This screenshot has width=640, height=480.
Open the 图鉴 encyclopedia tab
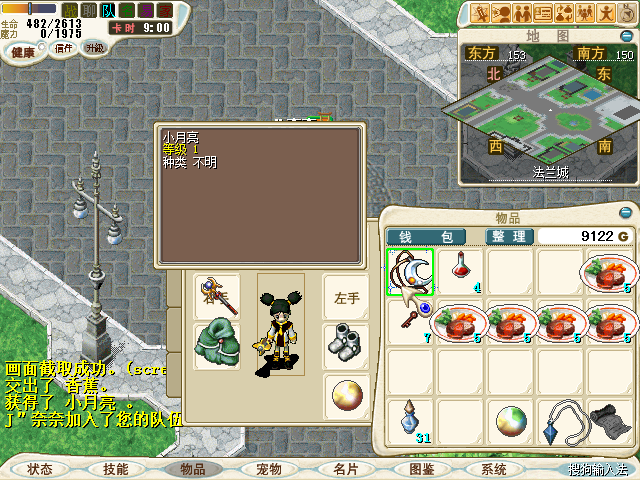click(421, 468)
